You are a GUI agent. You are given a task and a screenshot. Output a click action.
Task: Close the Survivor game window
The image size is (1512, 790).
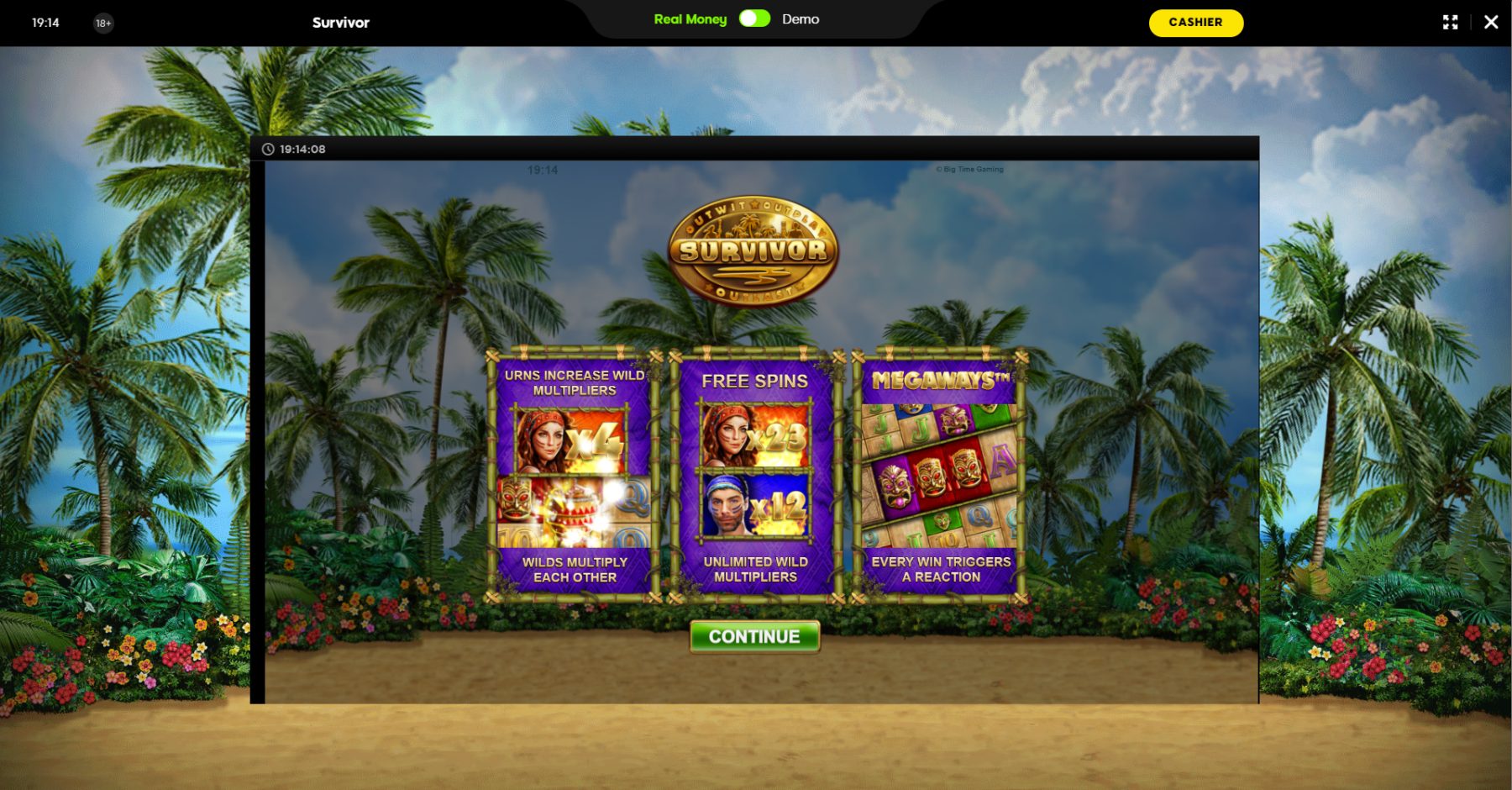coord(1491,23)
